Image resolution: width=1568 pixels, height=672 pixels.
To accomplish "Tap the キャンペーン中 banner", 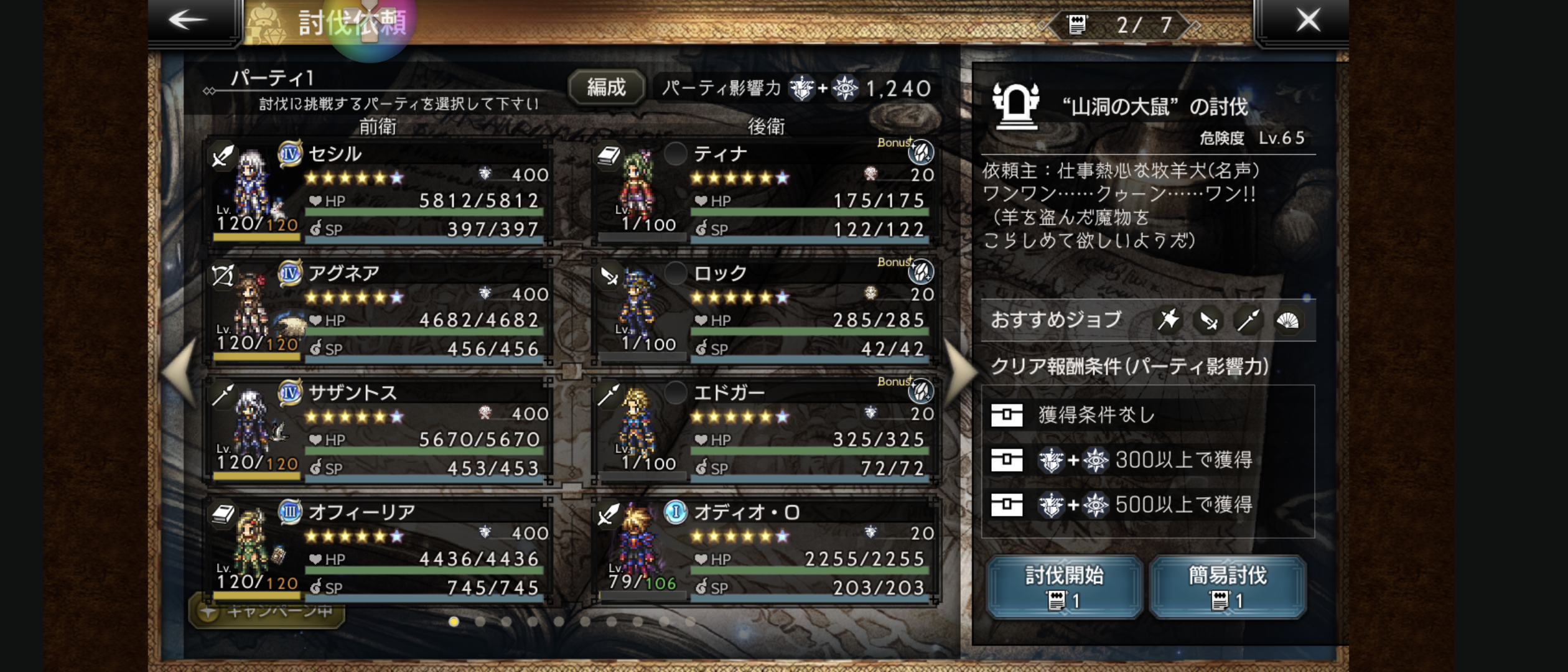I will coord(268,612).
